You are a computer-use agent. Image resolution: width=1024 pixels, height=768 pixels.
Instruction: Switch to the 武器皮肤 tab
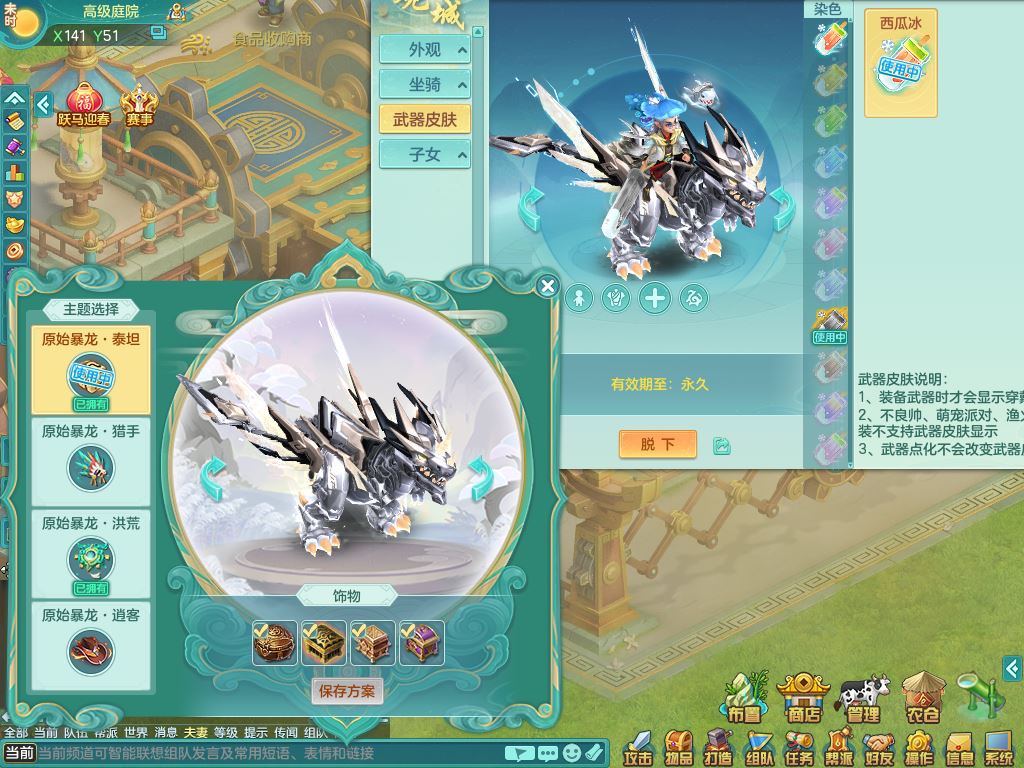(424, 119)
